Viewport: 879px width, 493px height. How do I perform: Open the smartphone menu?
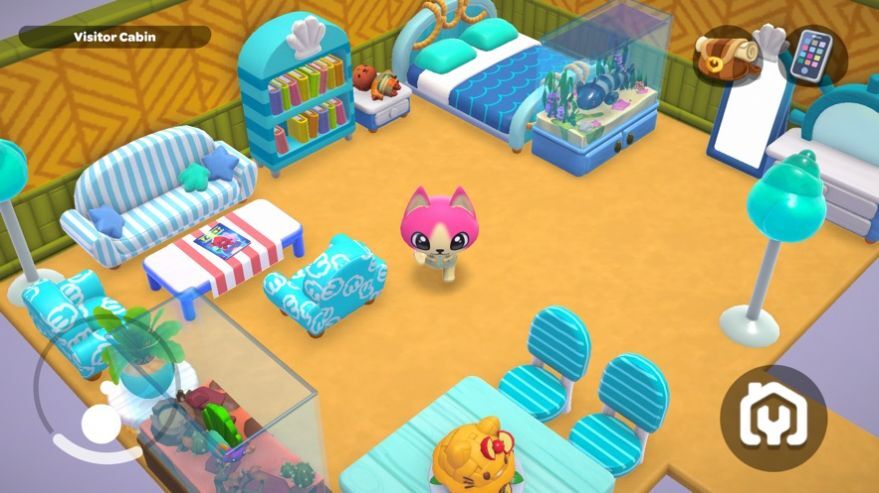coord(811,55)
